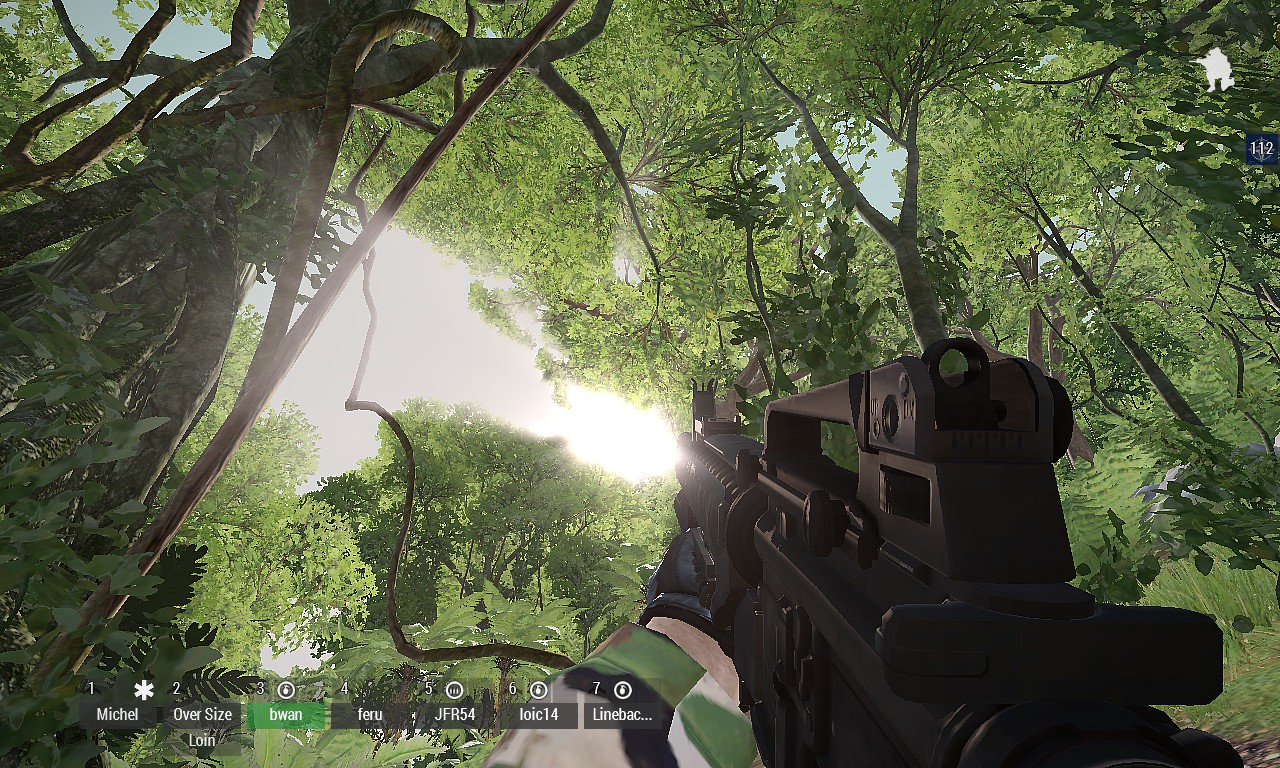Choose the highlighted green bwan squad slot
This screenshot has width=1280, height=768.
click(286, 714)
